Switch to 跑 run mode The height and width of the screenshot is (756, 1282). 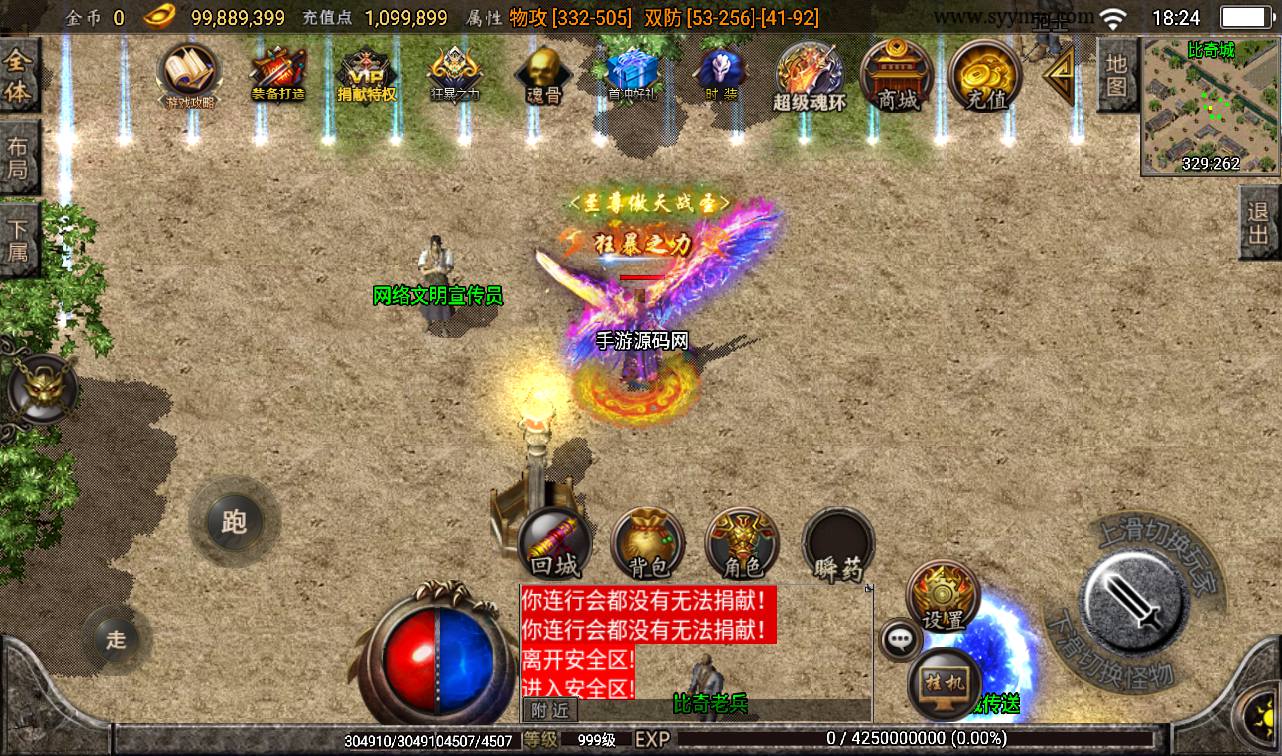234,522
